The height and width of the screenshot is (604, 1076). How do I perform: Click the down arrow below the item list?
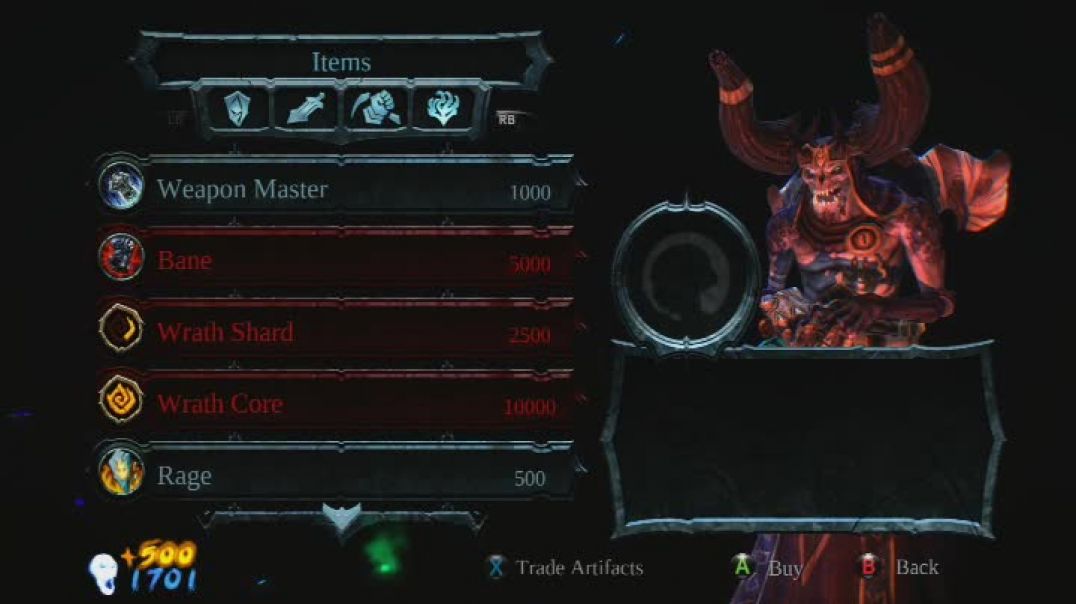pos(340,518)
